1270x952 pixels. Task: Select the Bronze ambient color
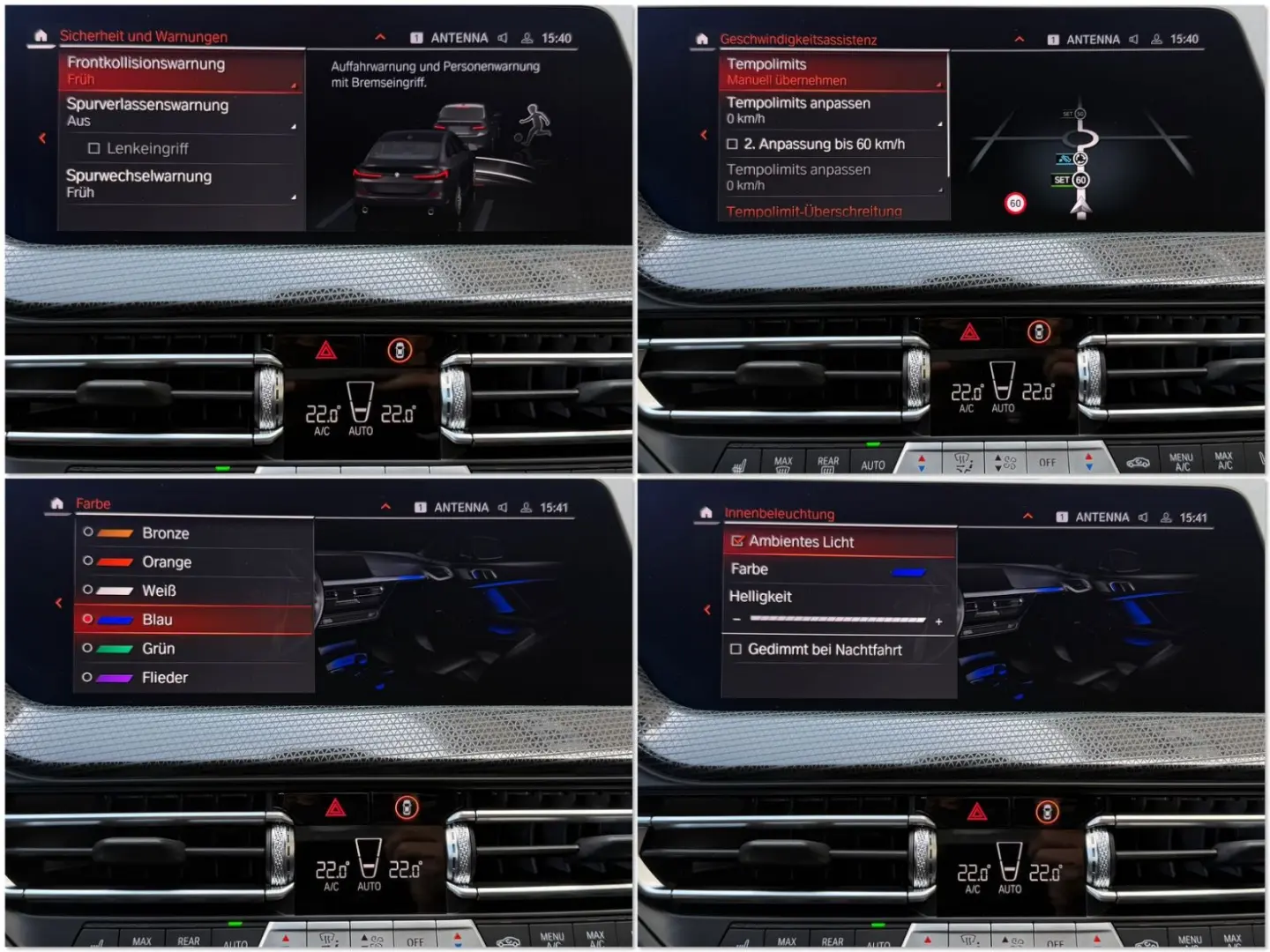[x=166, y=533]
